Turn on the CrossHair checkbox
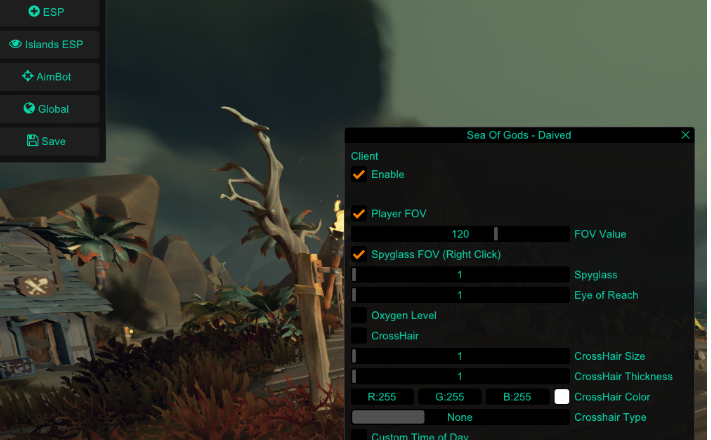The image size is (711, 440). (359, 336)
